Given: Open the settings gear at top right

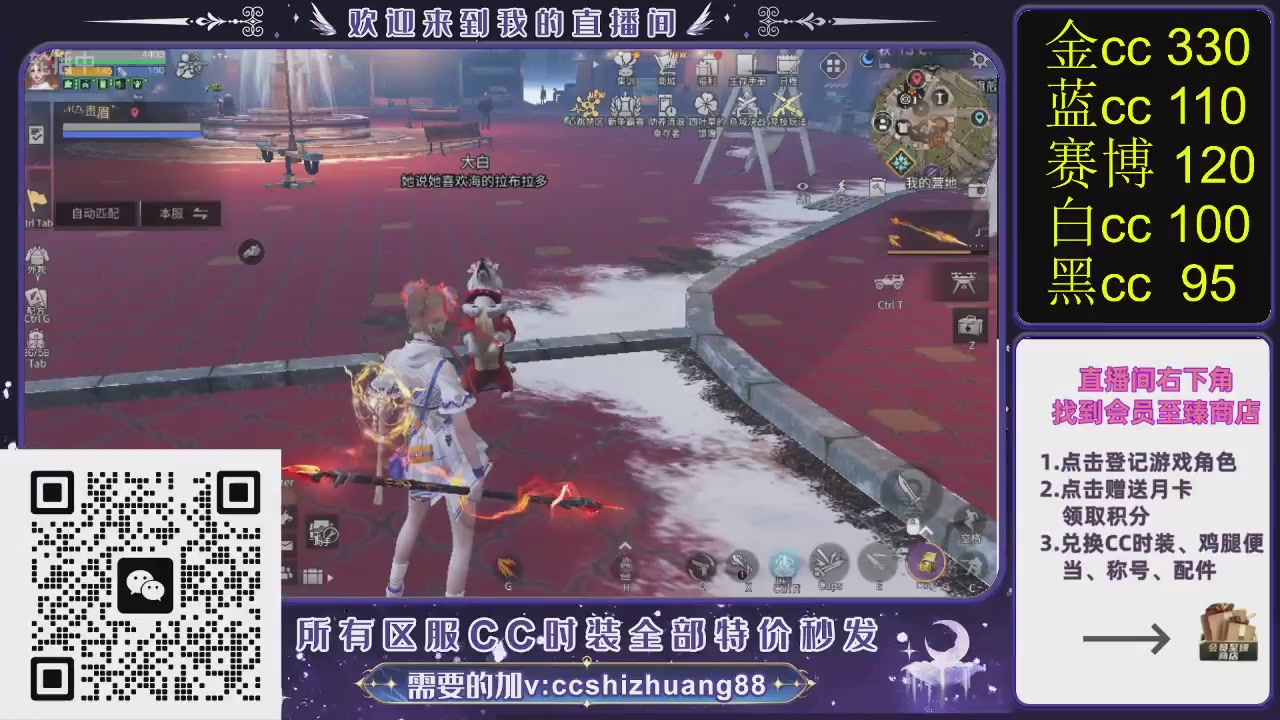Looking at the screenshot, I should pyautogui.click(x=978, y=61).
